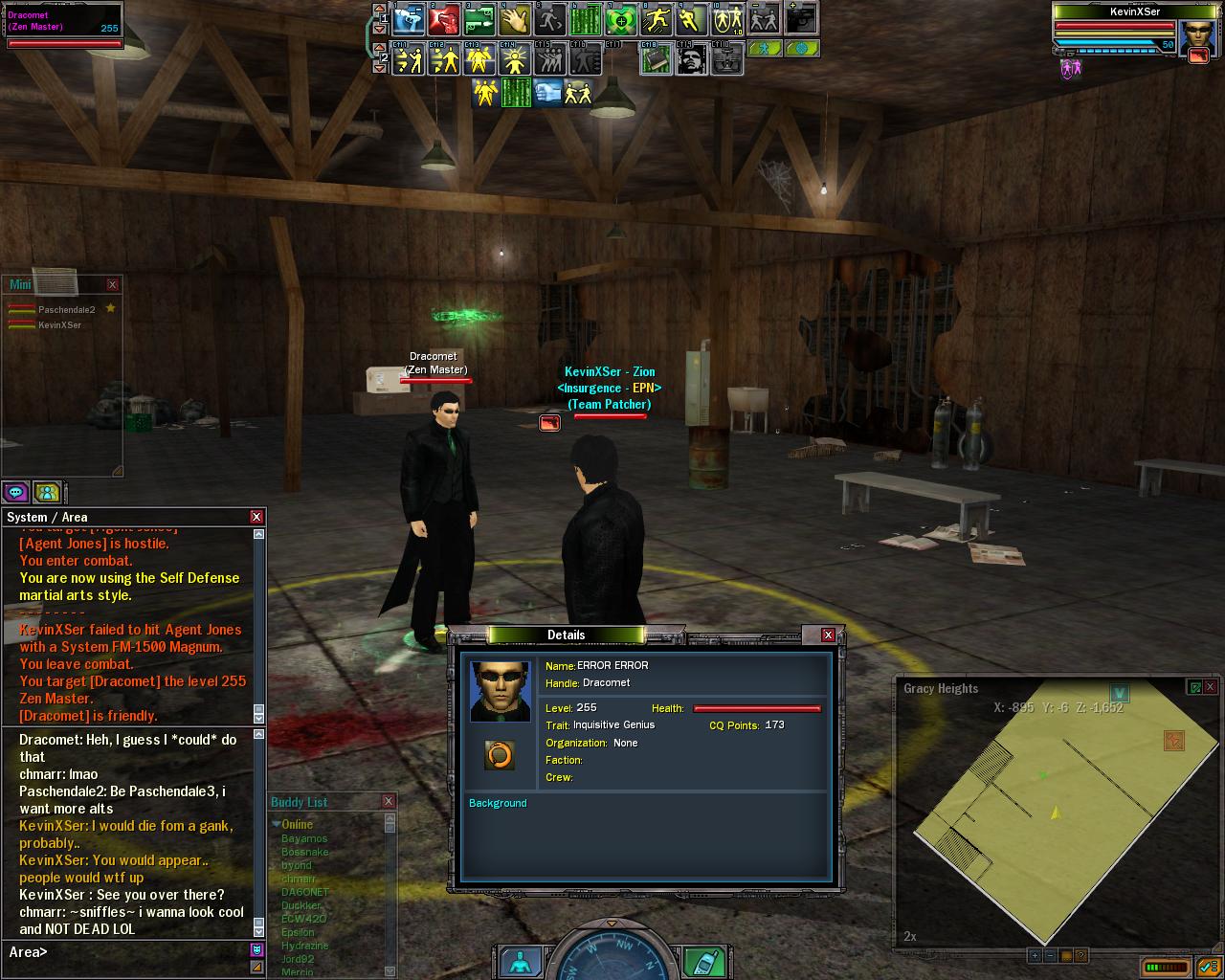Open the cell phone icon by the compass

(x=706, y=960)
